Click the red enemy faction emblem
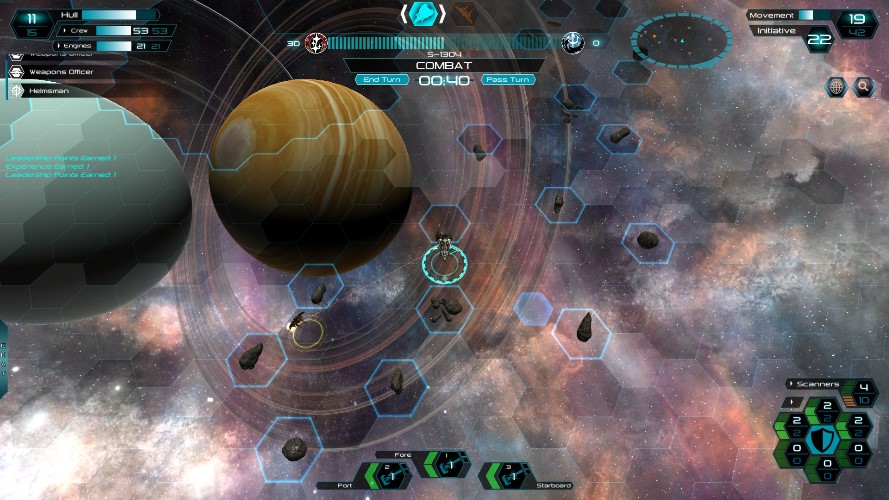Viewport: 889px width, 500px height. point(316,42)
